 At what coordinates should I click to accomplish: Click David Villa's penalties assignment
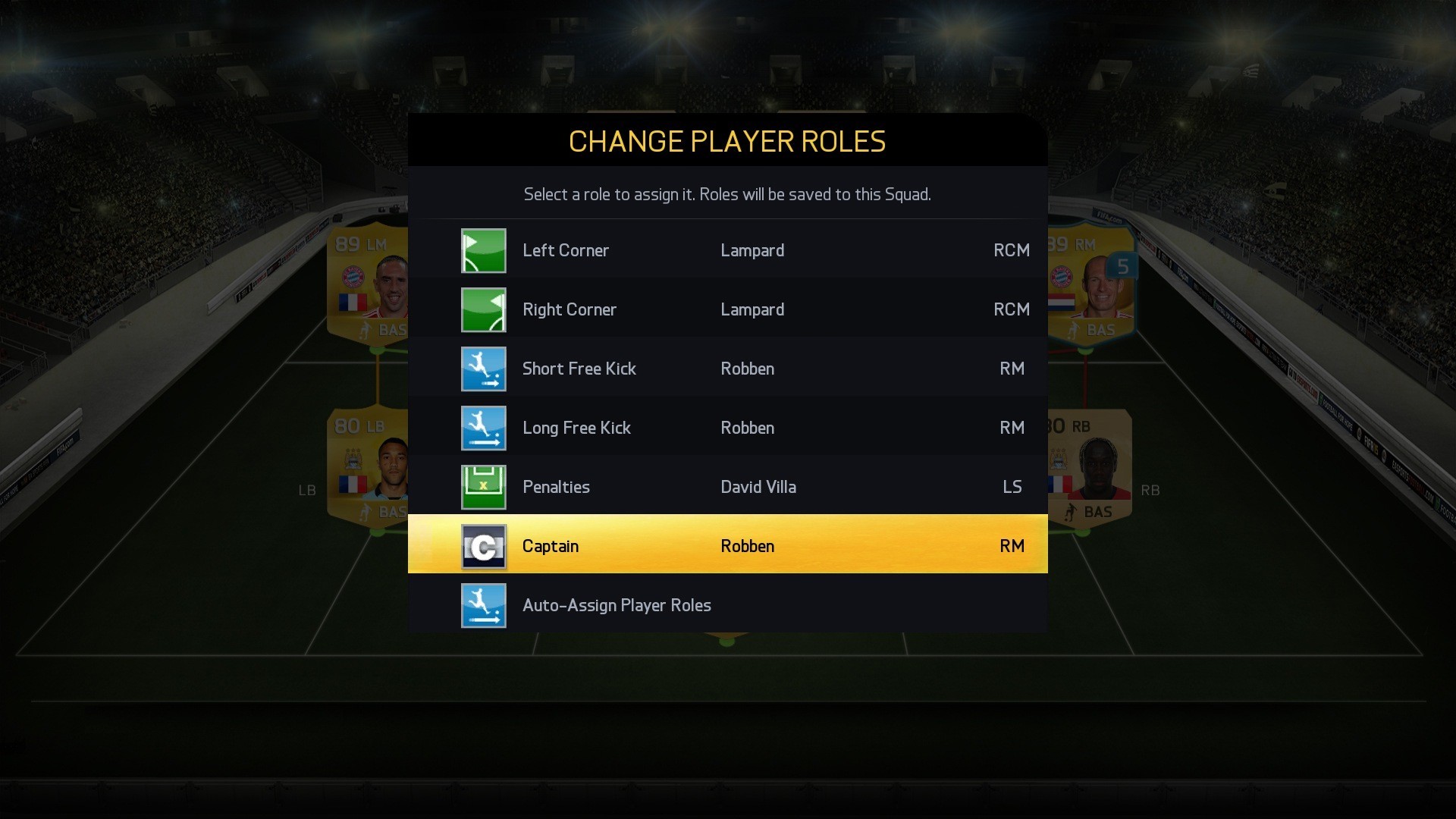click(758, 487)
